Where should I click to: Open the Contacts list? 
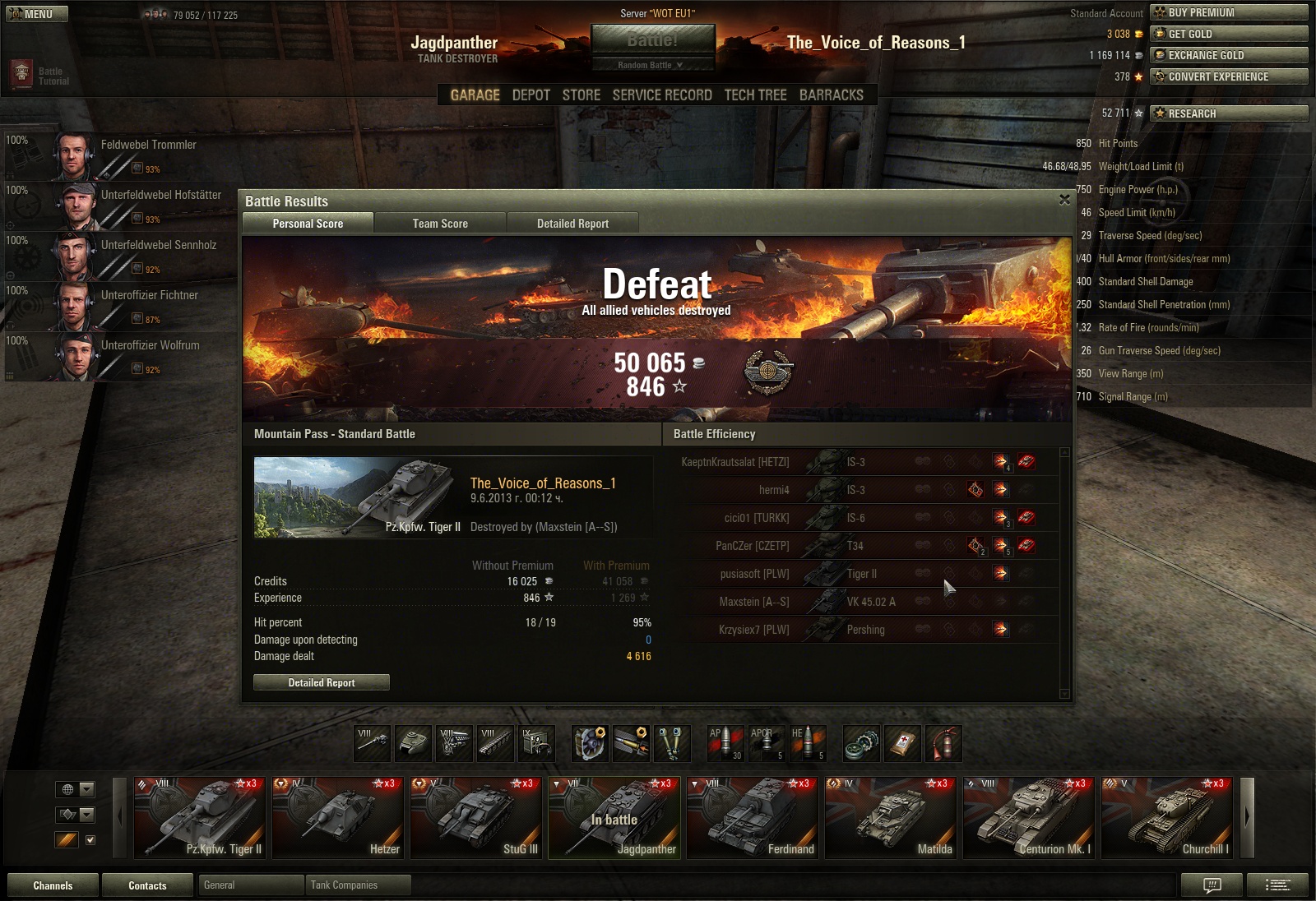click(x=147, y=885)
